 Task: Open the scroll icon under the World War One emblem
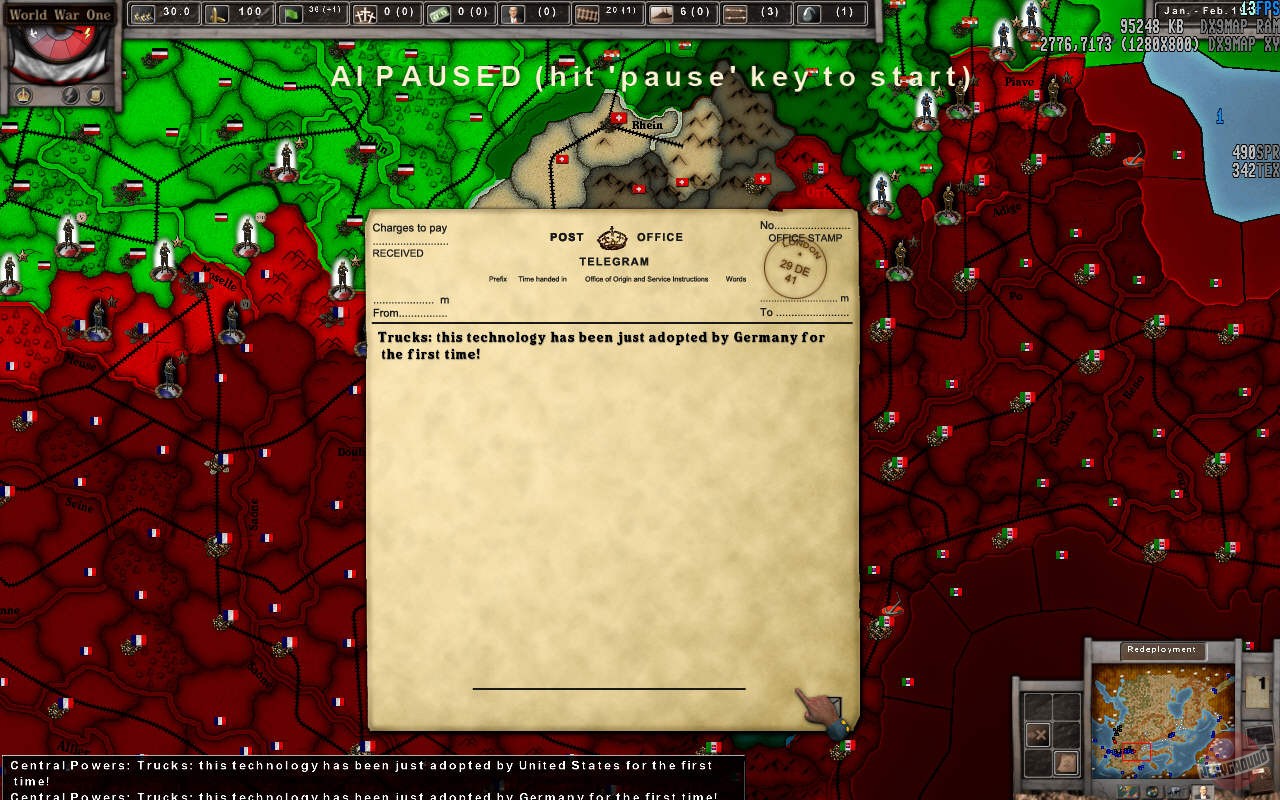point(96,94)
